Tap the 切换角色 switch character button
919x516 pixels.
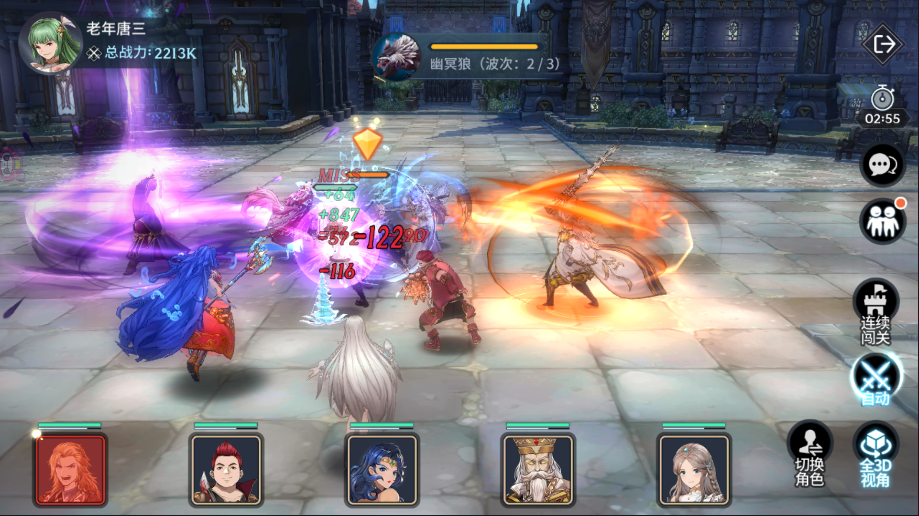click(x=810, y=451)
